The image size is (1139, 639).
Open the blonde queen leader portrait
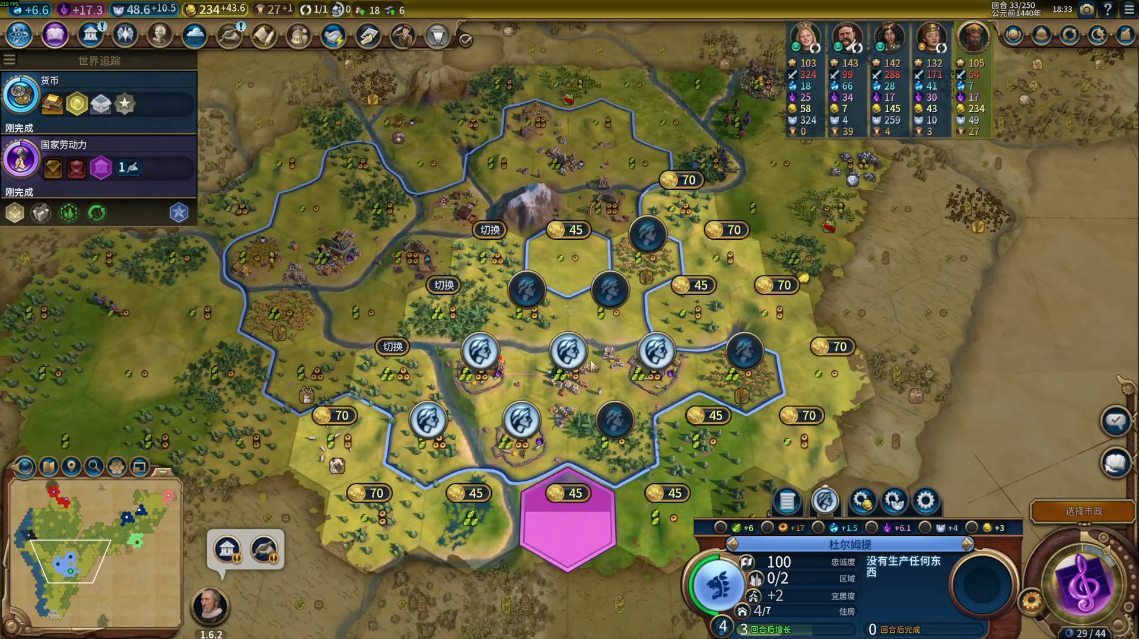[x=805, y=38]
